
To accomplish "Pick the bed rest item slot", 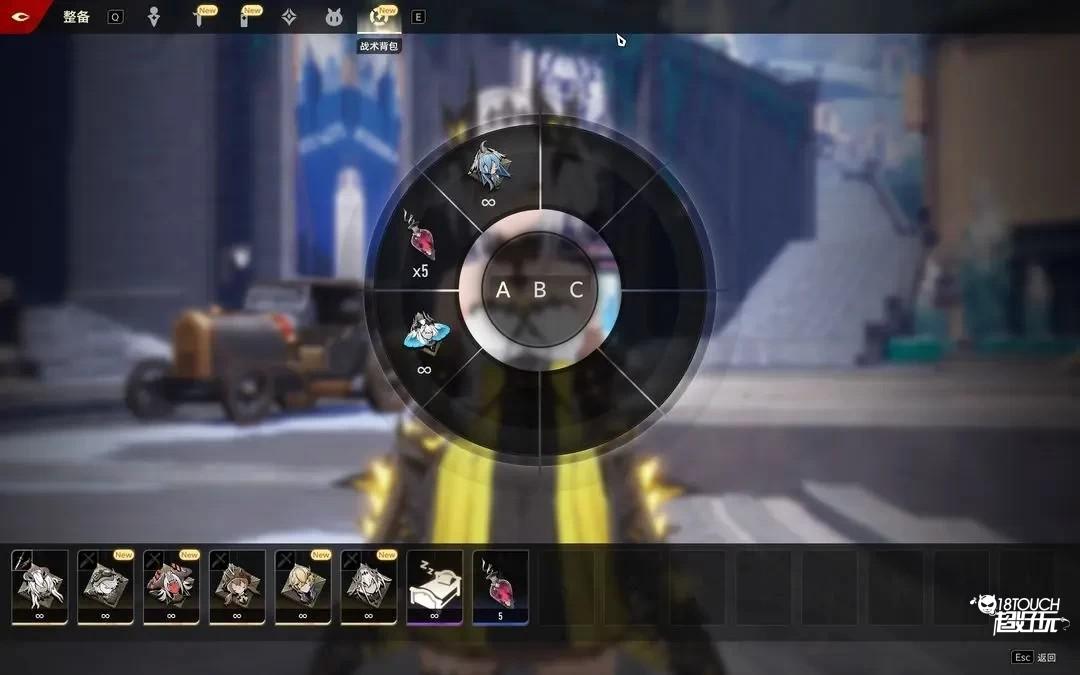I will point(434,586).
